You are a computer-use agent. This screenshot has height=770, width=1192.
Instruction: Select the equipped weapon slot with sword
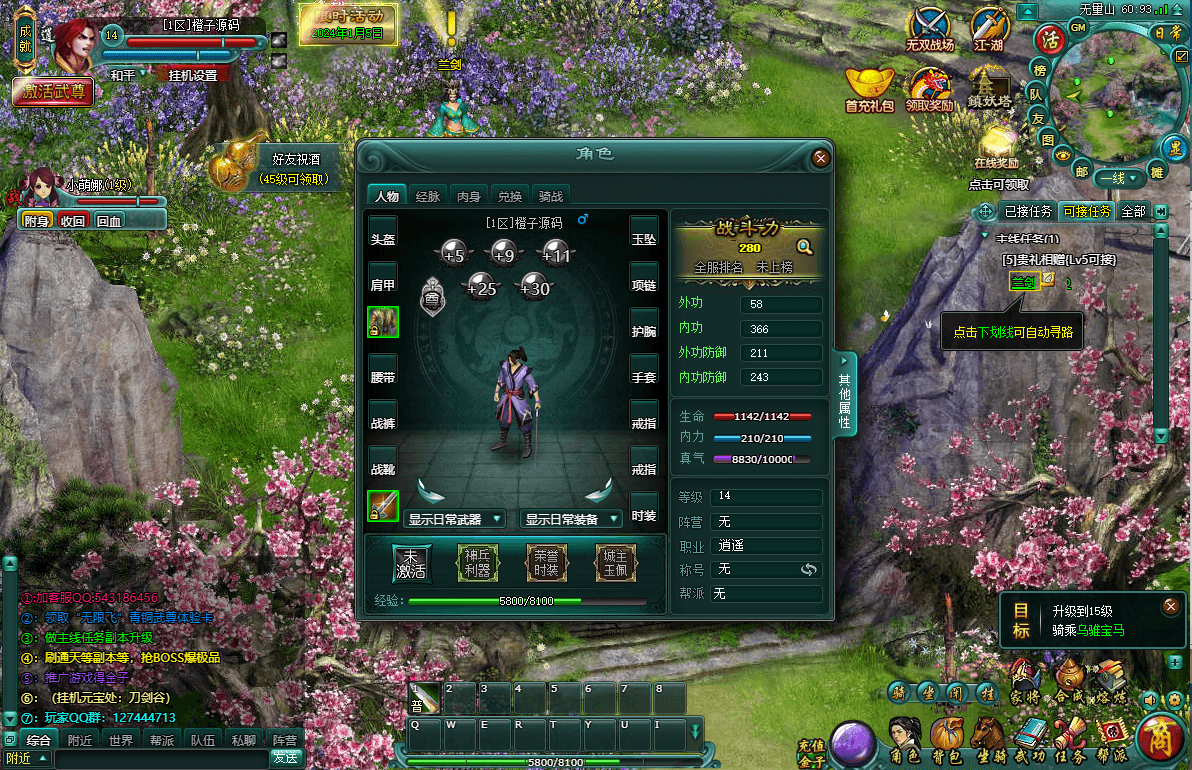tap(383, 506)
